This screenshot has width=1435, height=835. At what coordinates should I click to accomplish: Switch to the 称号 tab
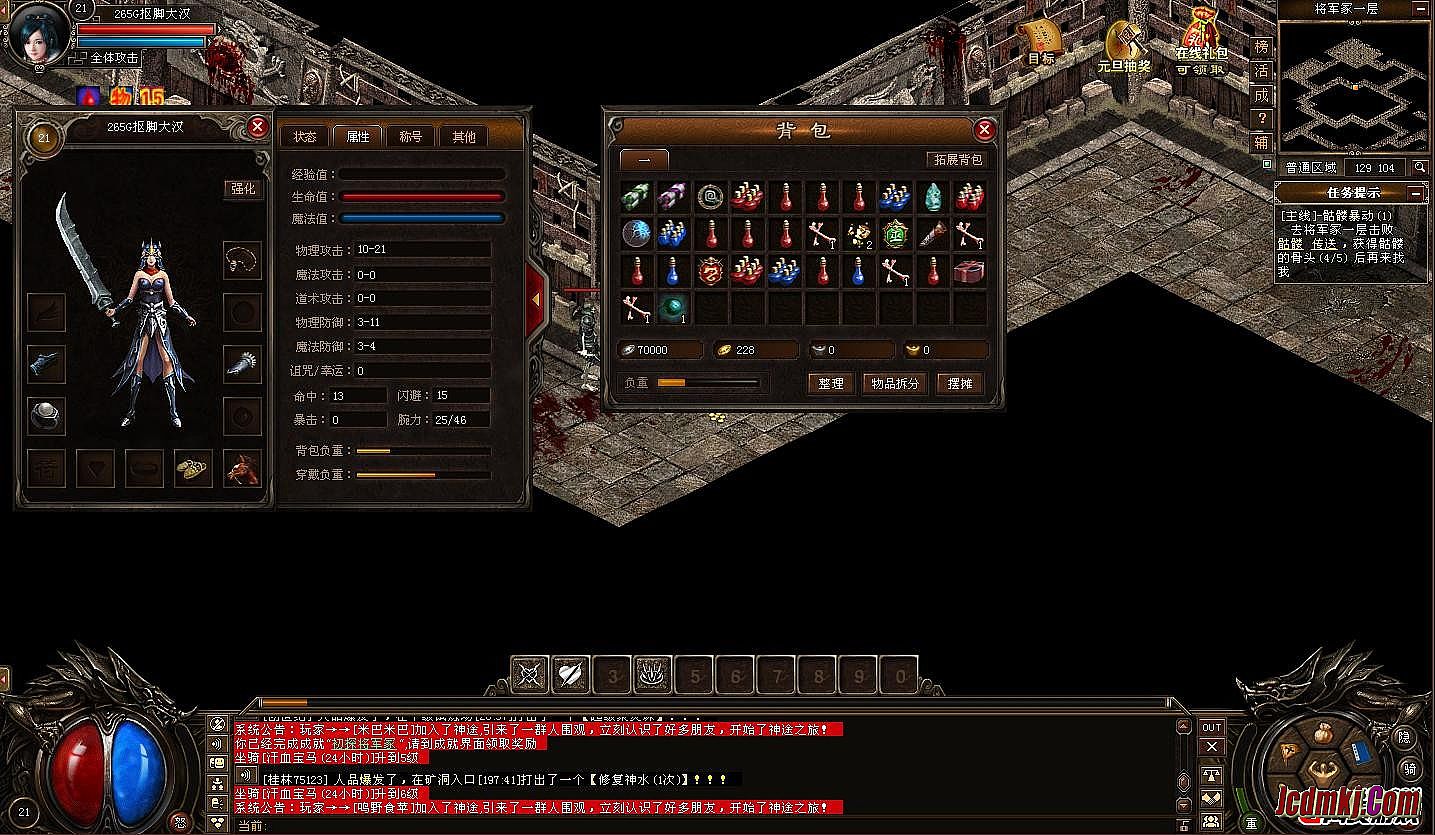coord(409,136)
